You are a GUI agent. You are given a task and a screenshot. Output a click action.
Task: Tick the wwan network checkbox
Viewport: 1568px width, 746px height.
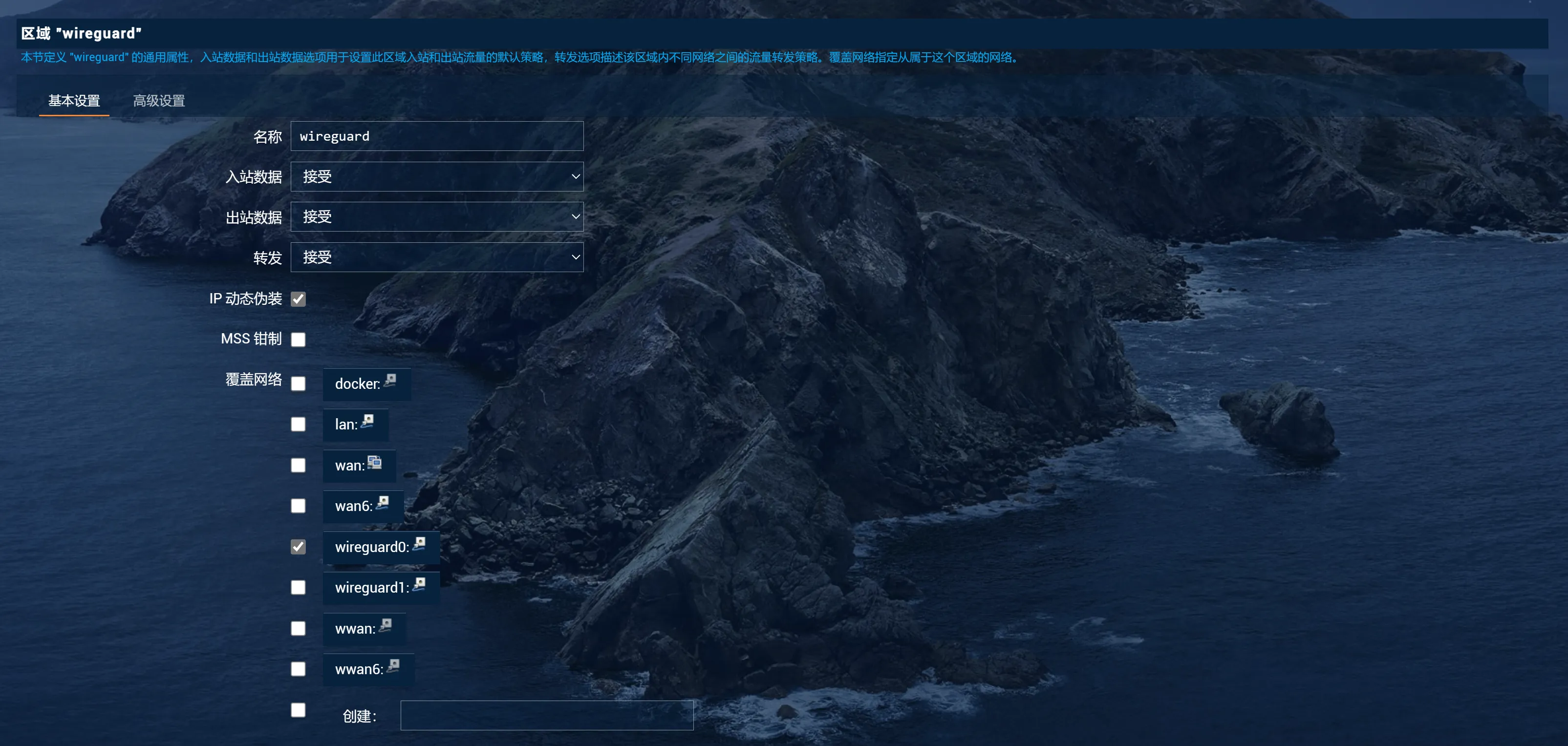298,628
